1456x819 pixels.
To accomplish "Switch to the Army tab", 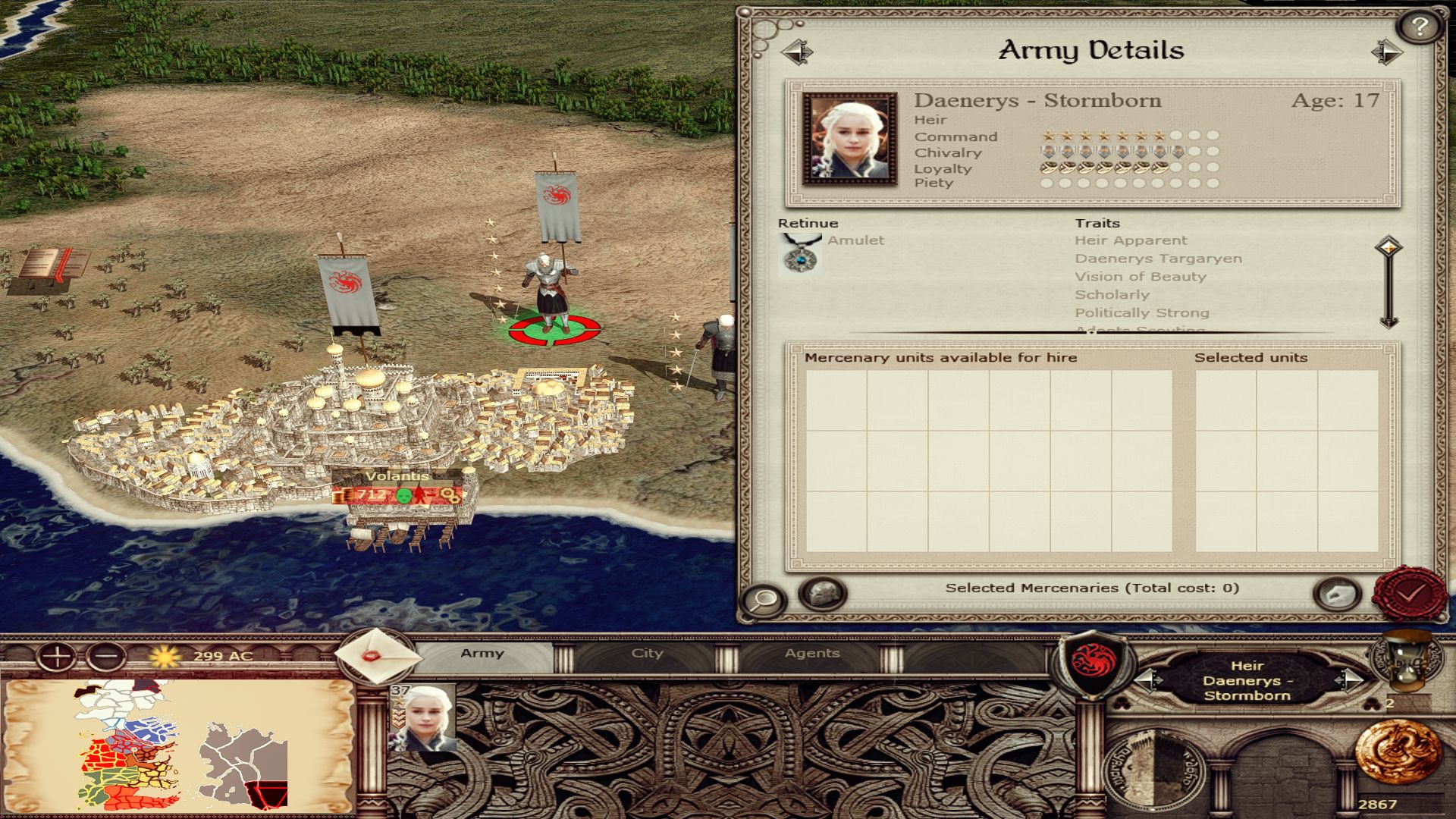I will pos(482,654).
